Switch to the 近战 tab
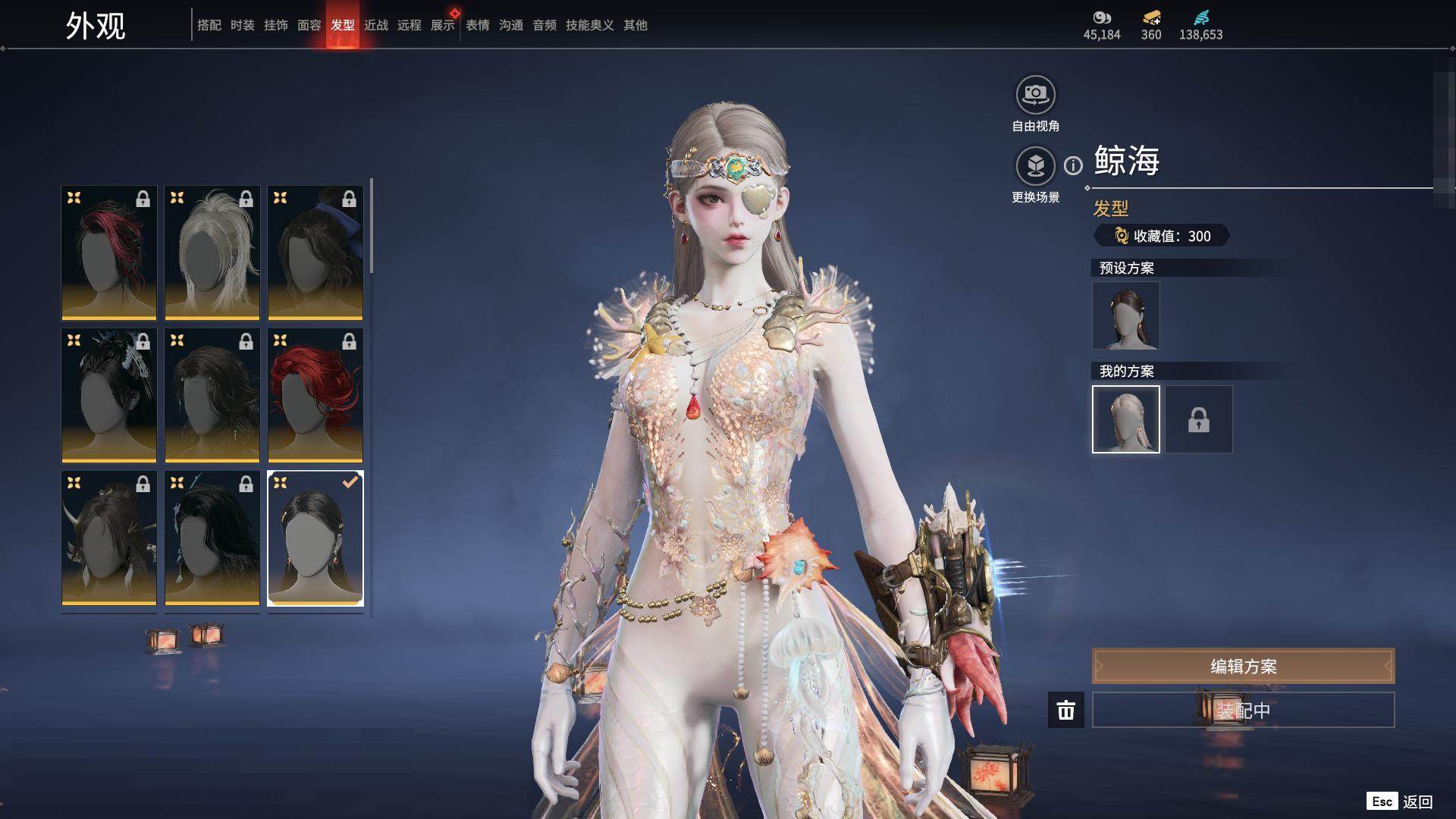This screenshot has height=819, width=1456. click(x=375, y=25)
